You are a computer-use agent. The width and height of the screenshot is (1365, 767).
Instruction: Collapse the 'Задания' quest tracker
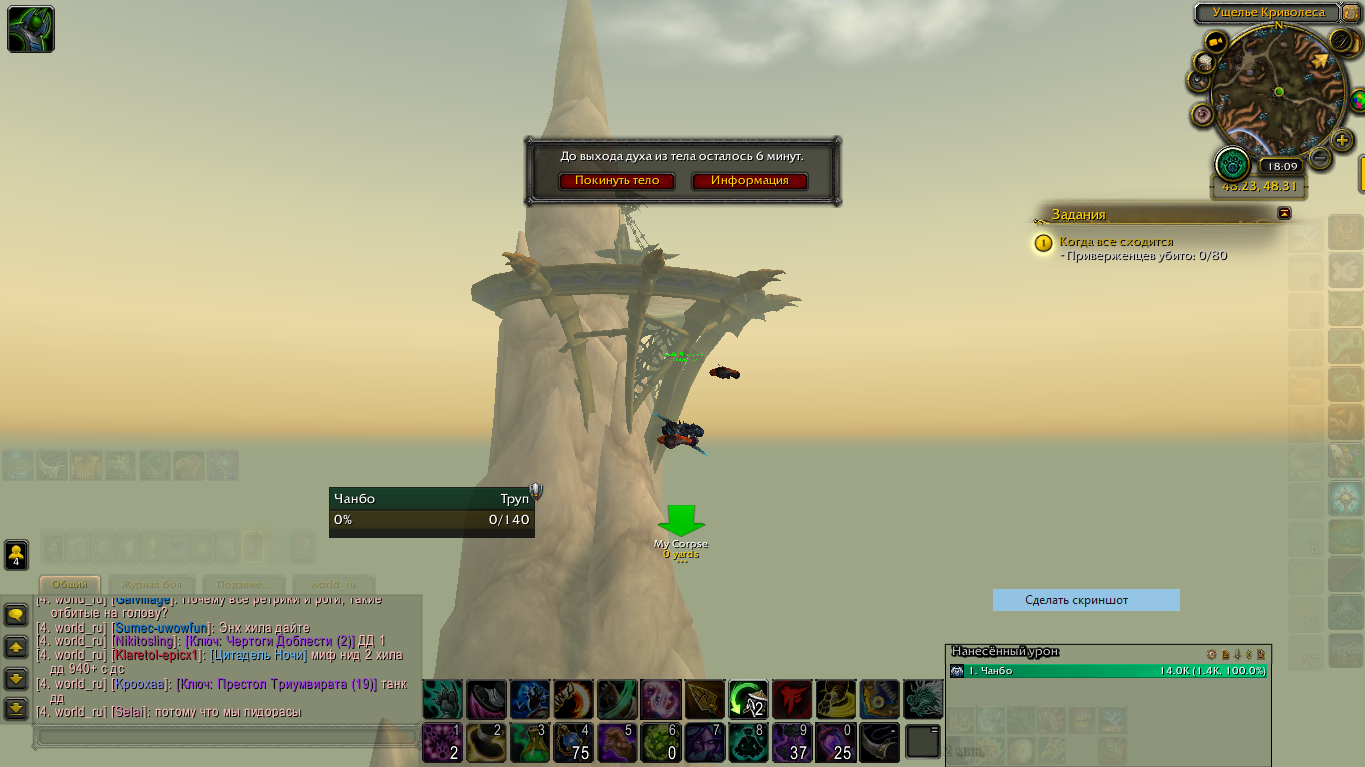(1285, 213)
